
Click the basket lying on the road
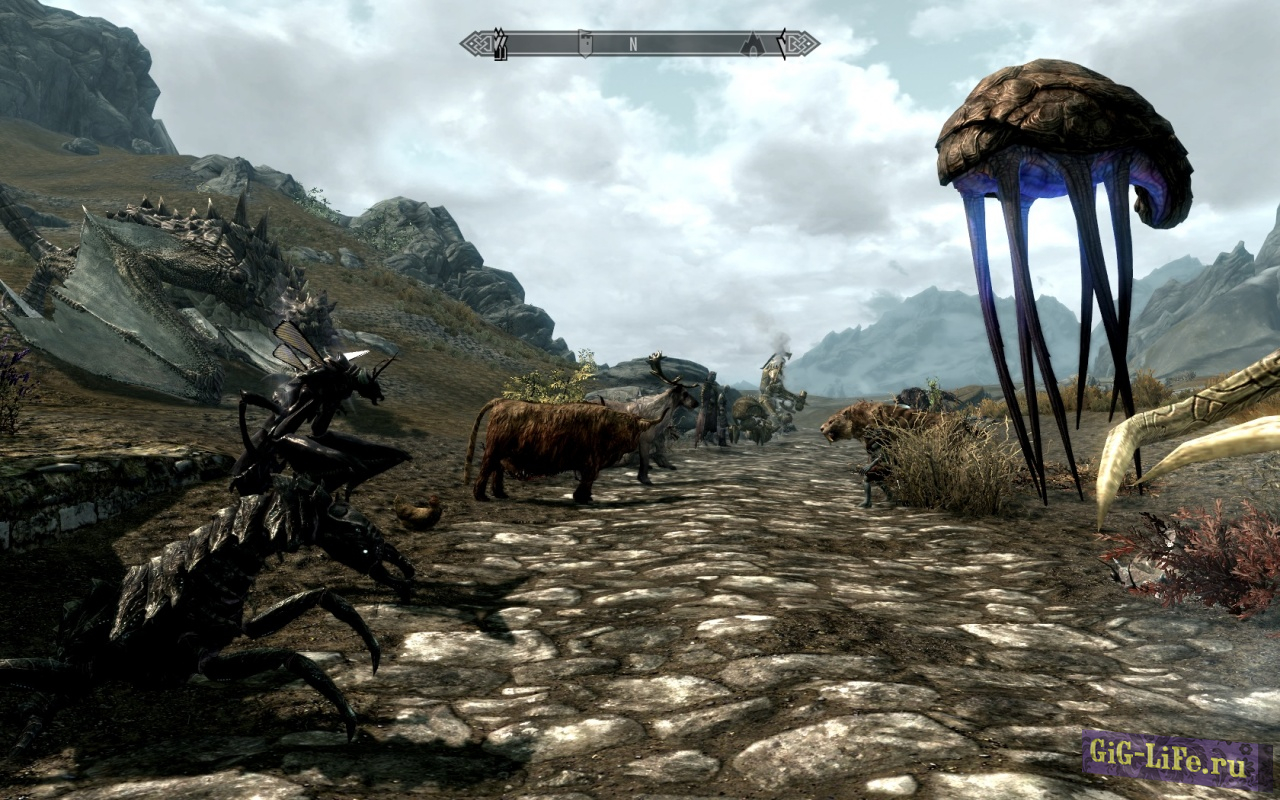[x=420, y=515]
